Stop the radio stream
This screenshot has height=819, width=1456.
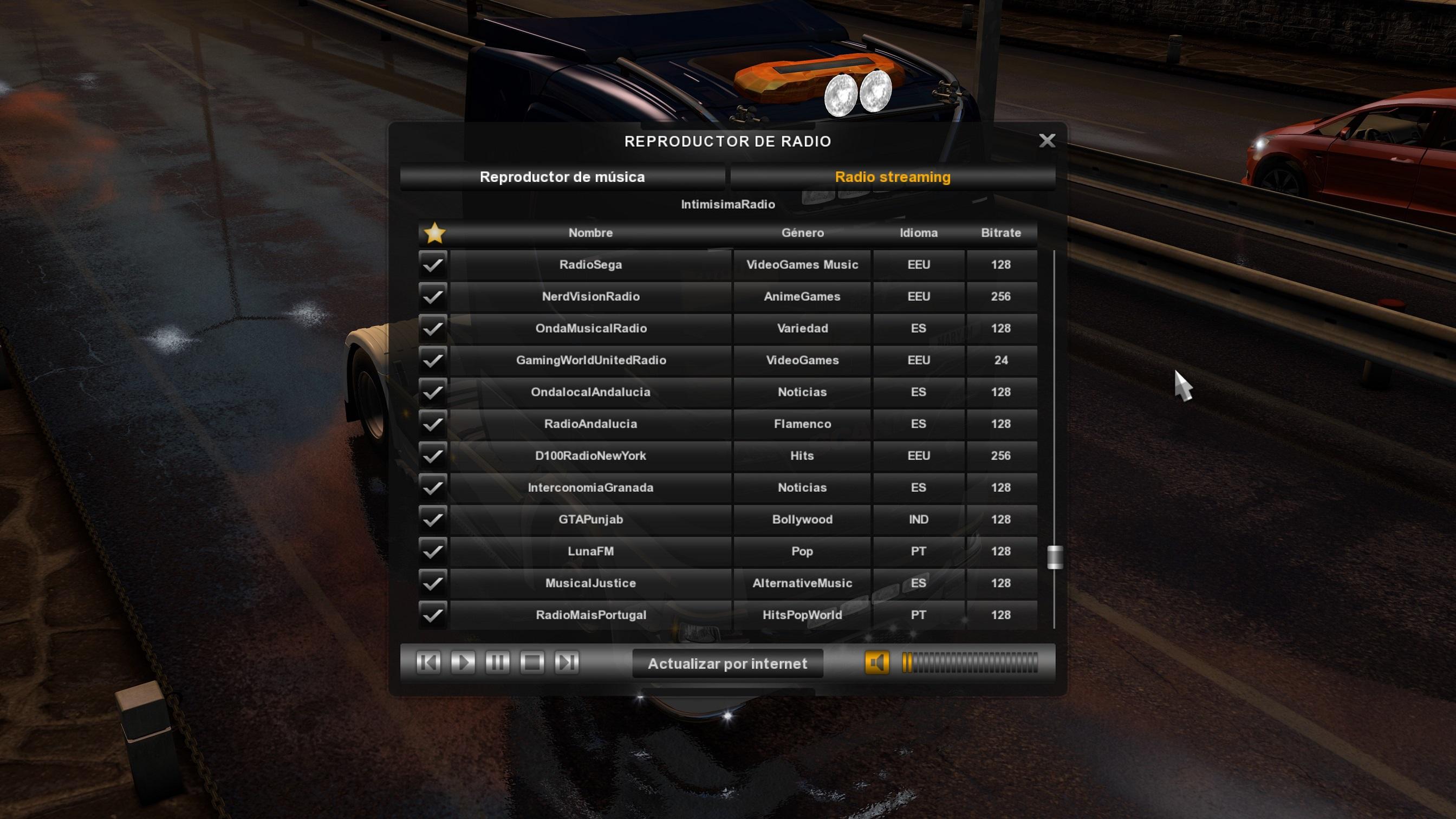(532, 662)
